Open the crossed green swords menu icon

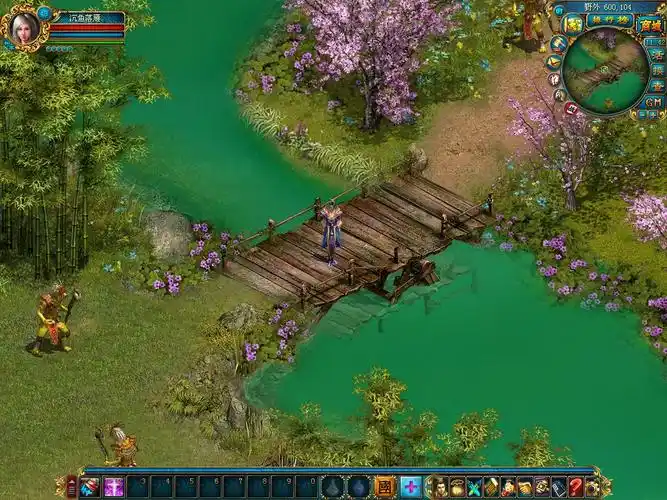(x=475, y=487)
